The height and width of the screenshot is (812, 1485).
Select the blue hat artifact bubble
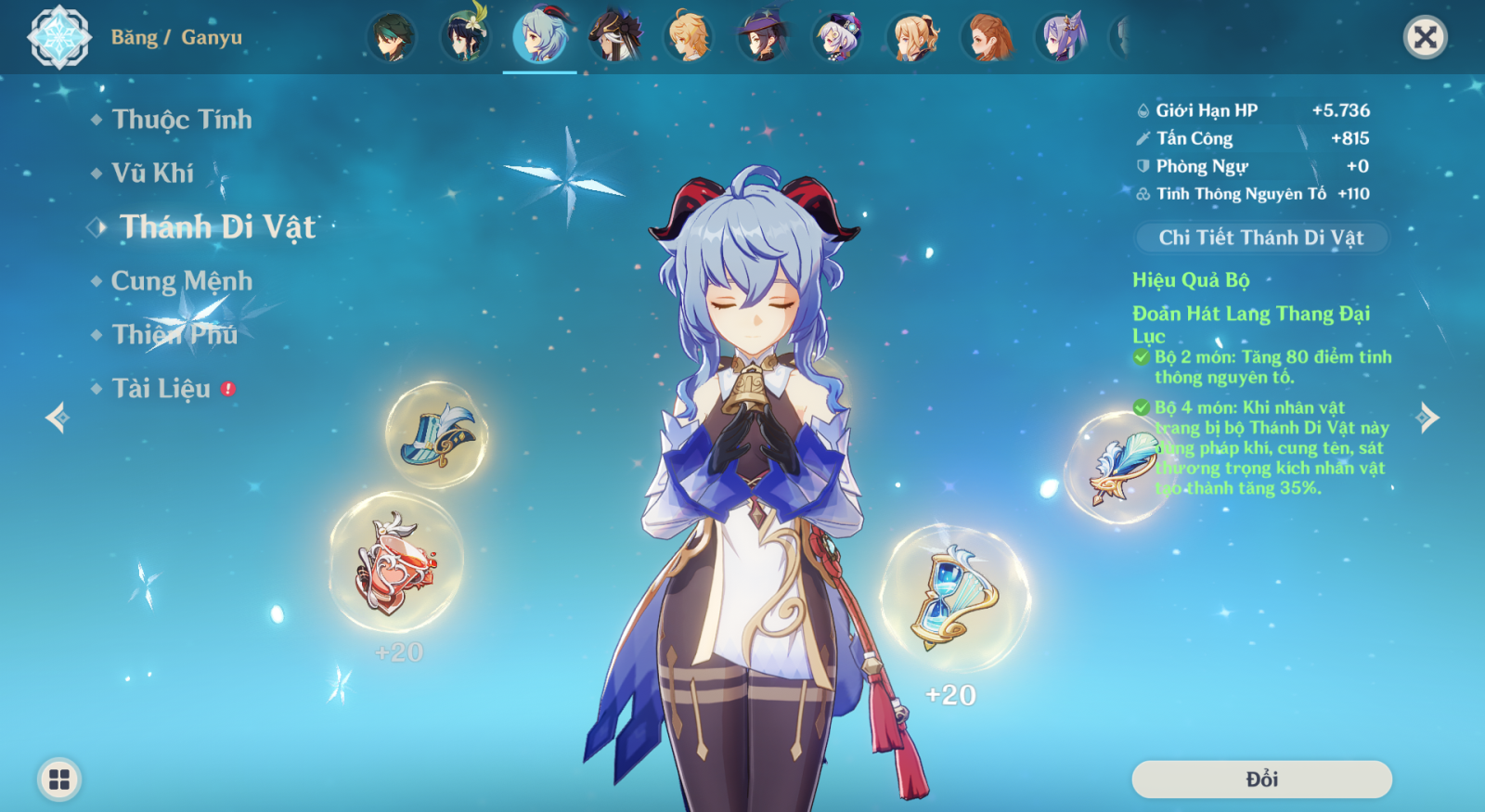pyautogui.click(x=436, y=436)
